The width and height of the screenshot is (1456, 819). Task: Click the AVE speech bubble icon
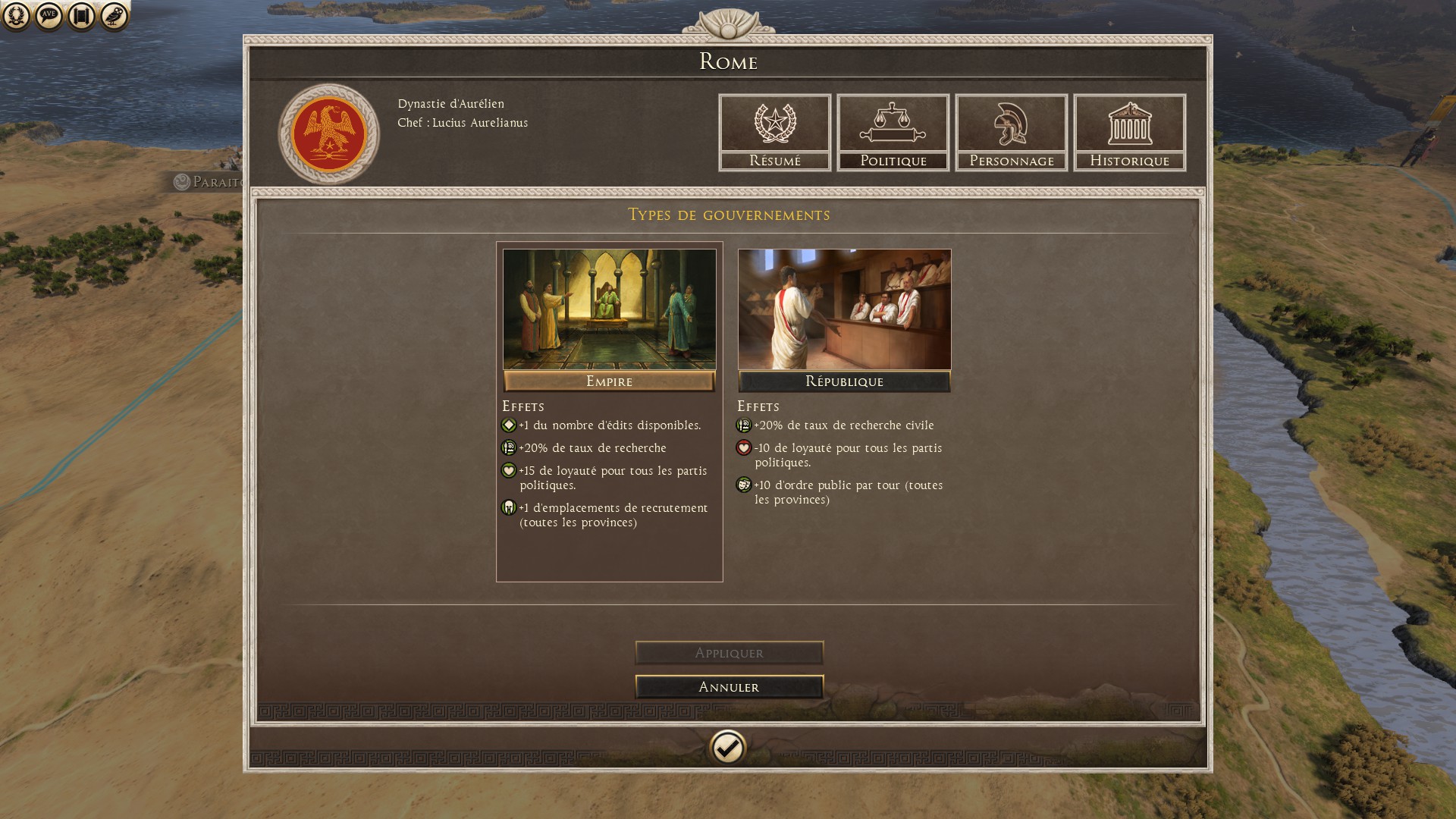click(49, 15)
